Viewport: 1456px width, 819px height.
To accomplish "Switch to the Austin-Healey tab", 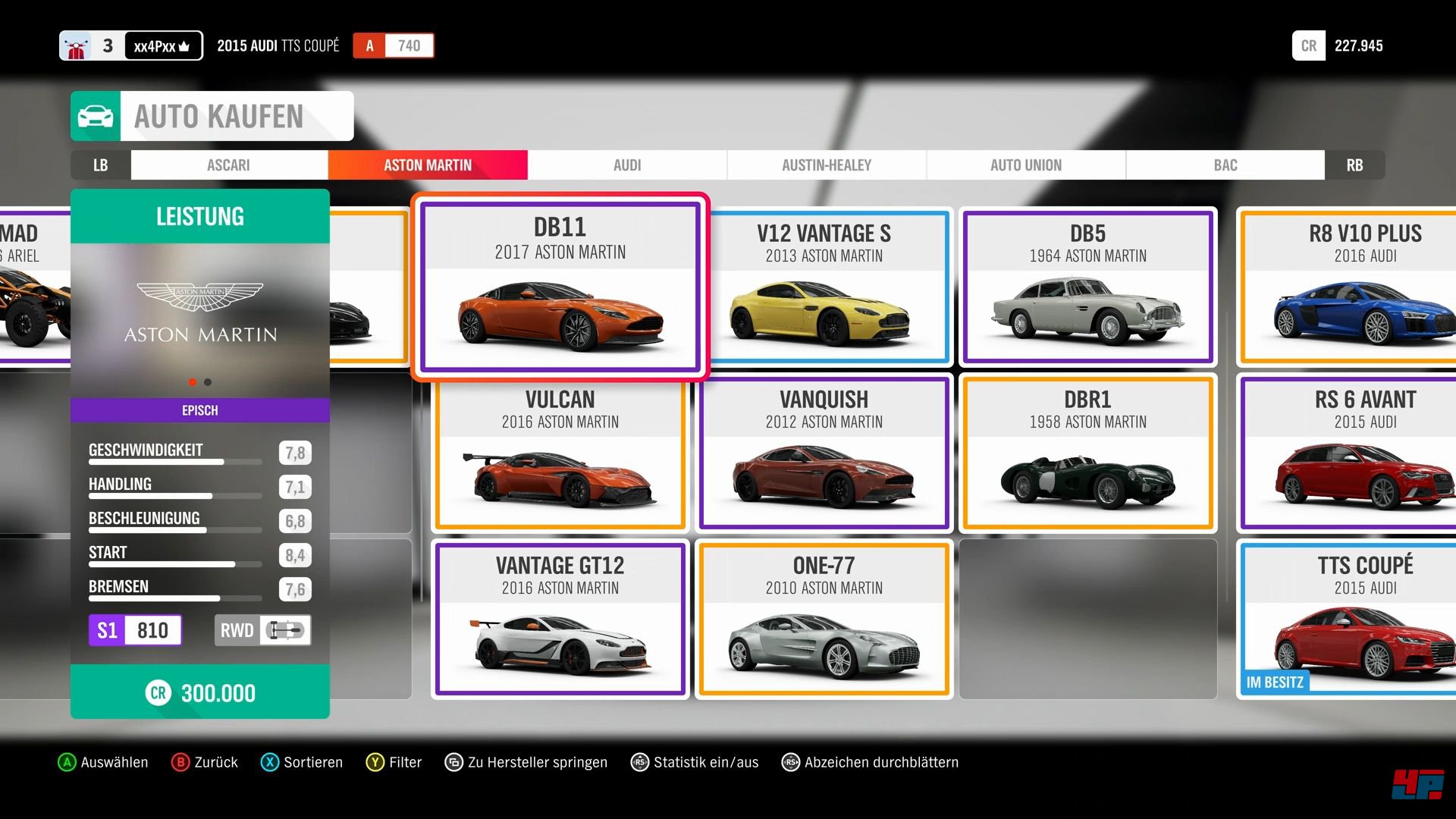I will click(x=827, y=165).
